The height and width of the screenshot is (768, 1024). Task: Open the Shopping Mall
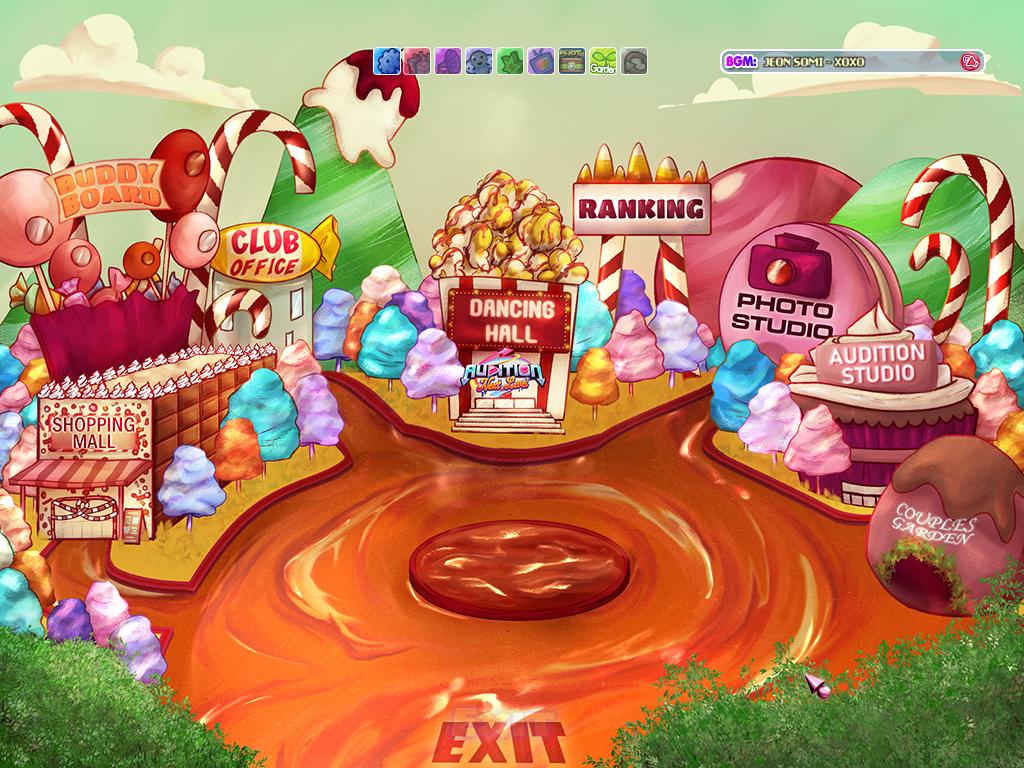(93, 432)
